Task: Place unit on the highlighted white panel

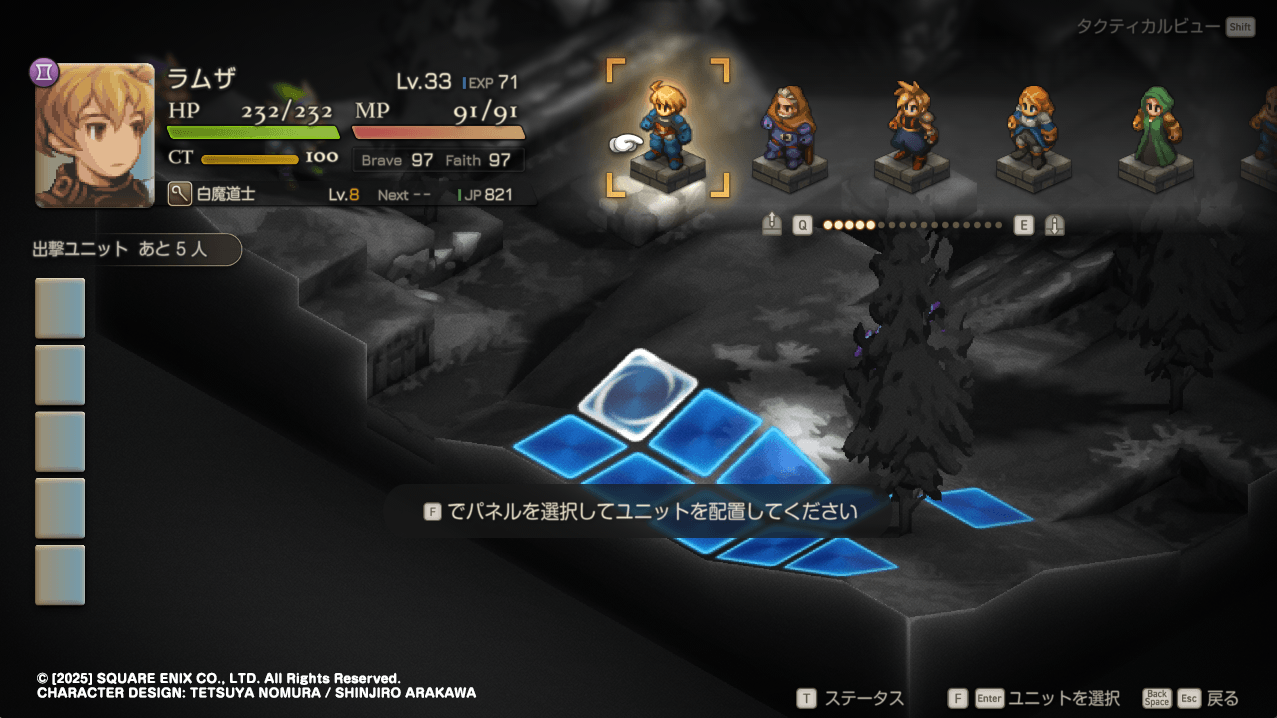Action: (637, 393)
